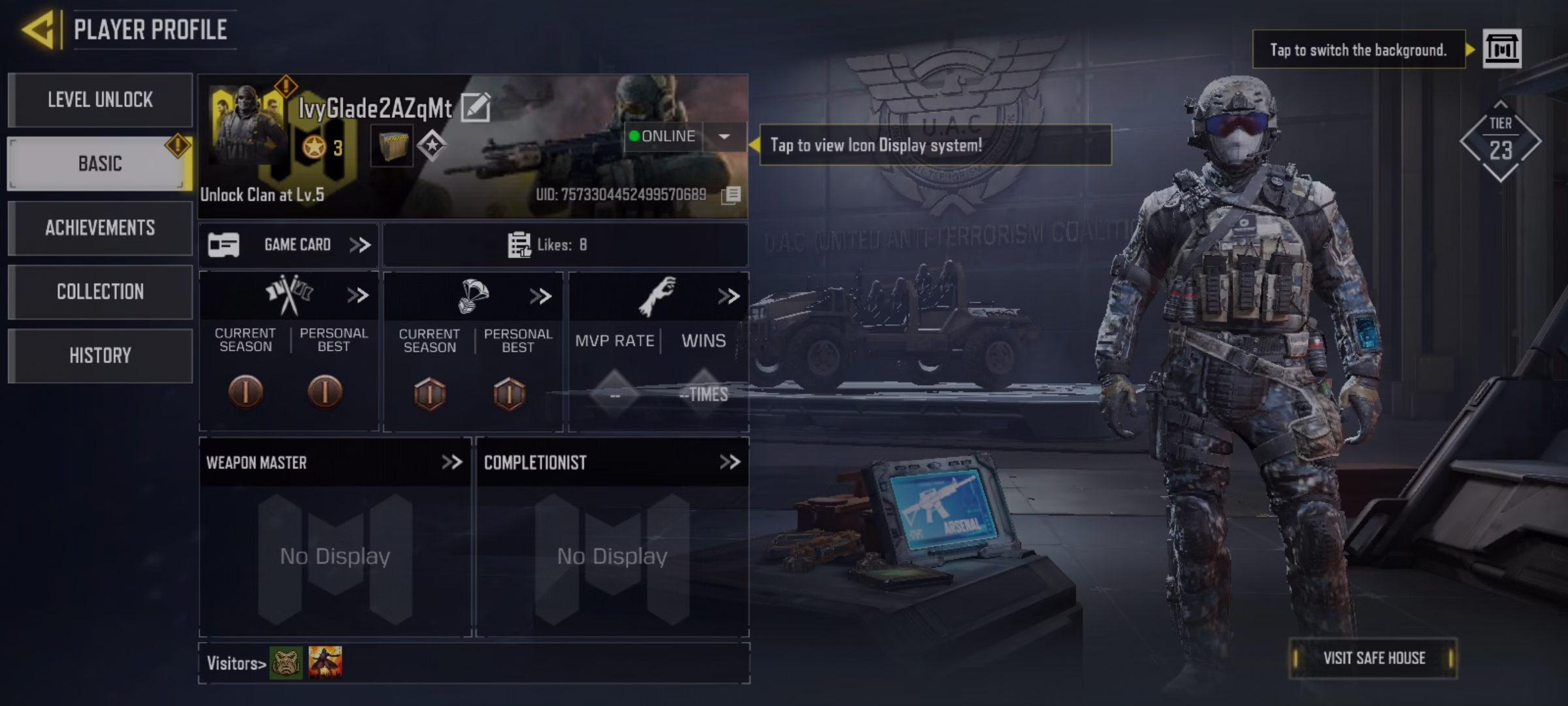View the History tab

pyautogui.click(x=100, y=356)
